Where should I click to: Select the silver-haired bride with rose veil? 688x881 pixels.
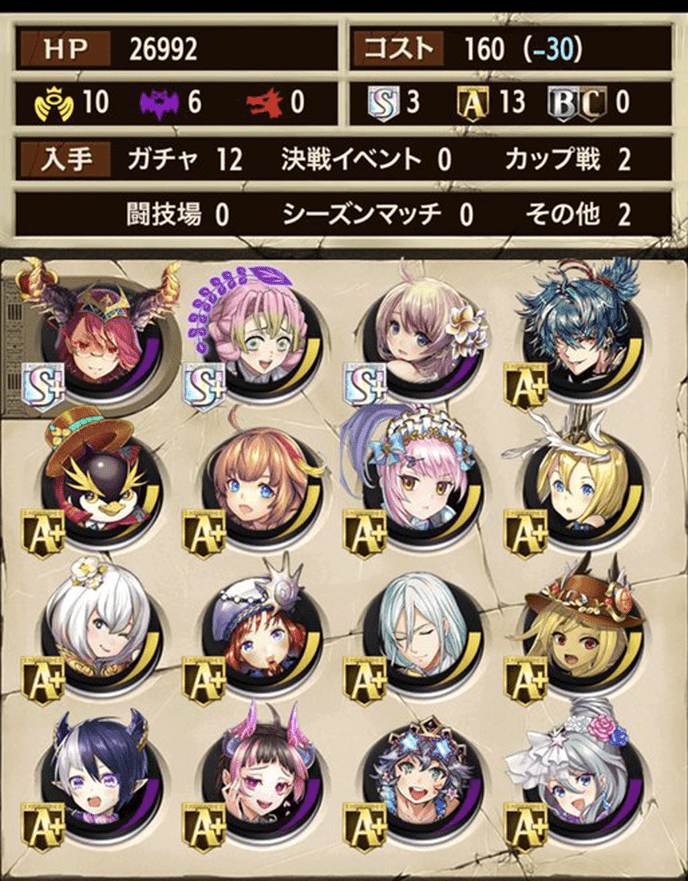click(x=575, y=776)
